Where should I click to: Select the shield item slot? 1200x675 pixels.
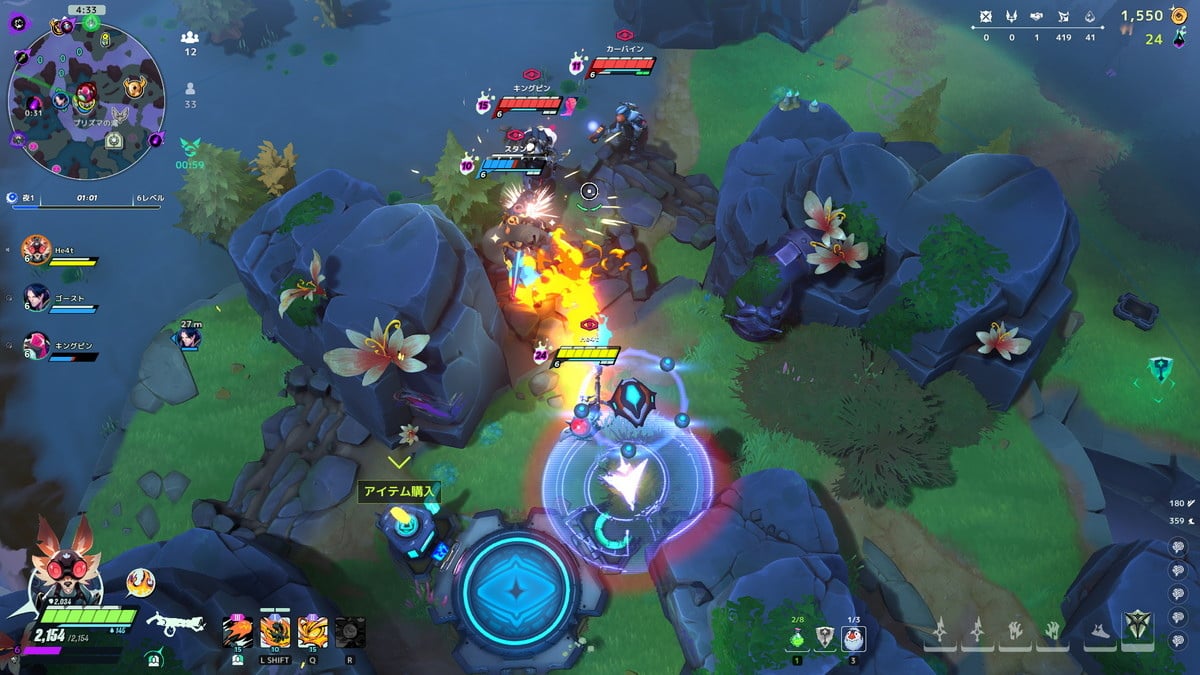point(825,637)
